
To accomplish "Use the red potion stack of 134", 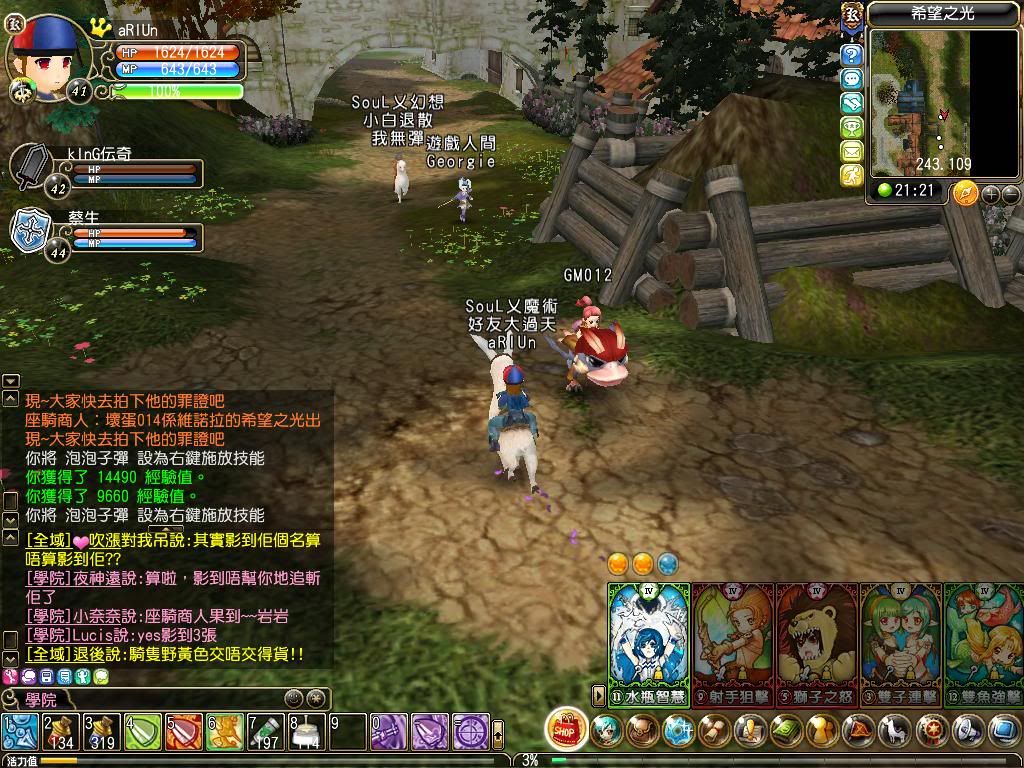I will coord(61,733).
